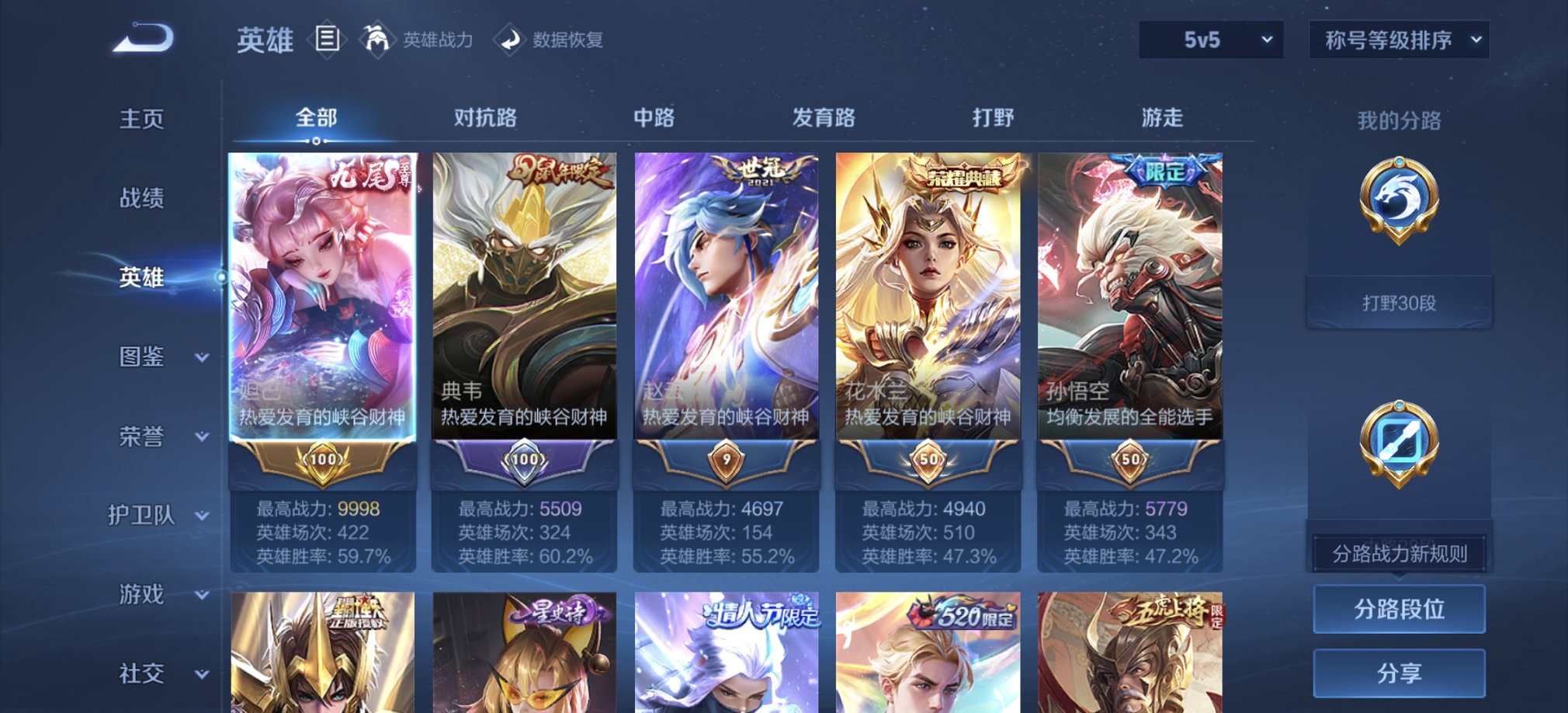Screen dimensions: 1568x713
Task: Click the 分路段位 button
Action: pos(1397,609)
